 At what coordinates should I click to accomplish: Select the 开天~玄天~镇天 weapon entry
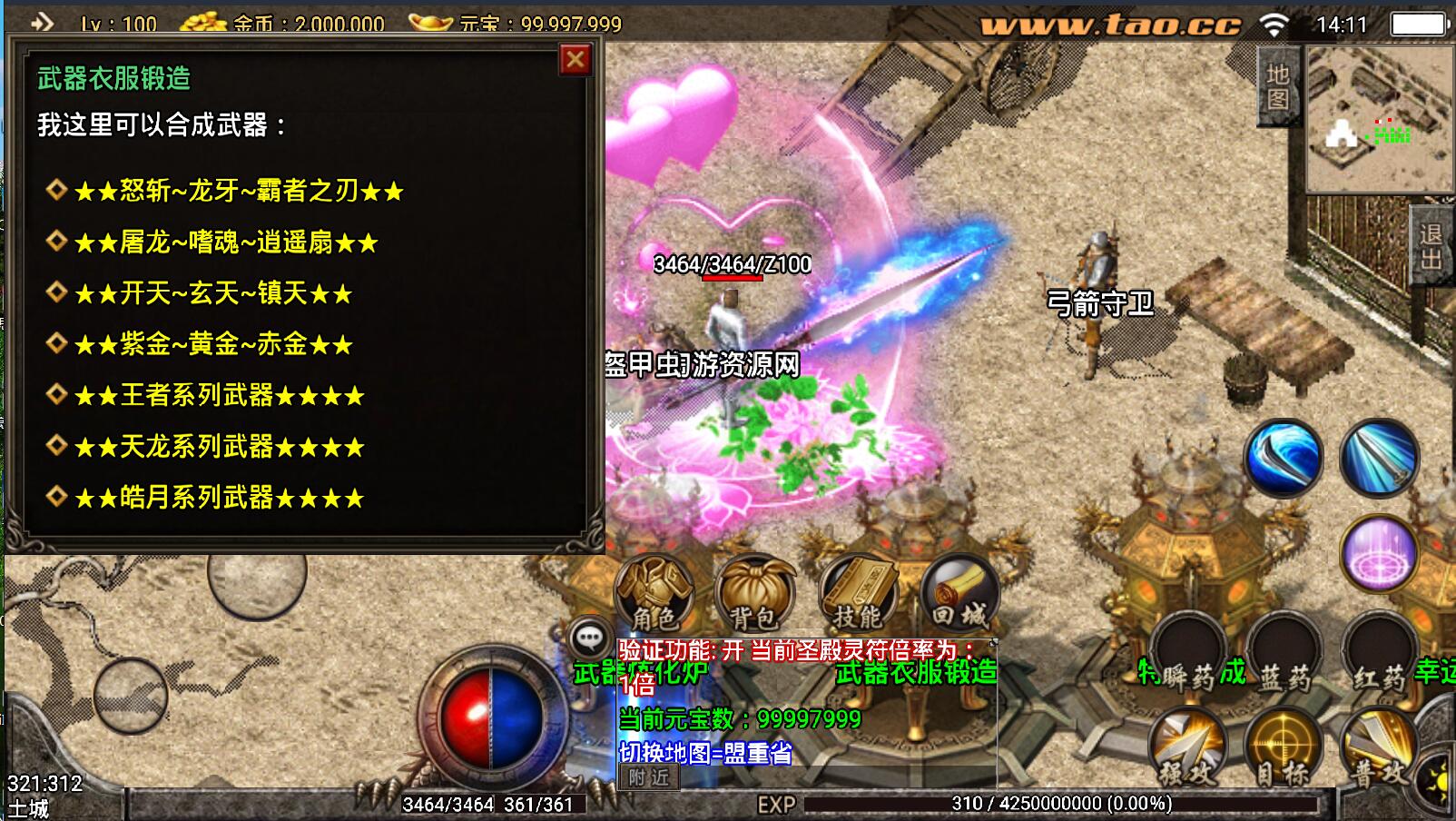pyautogui.click(x=212, y=293)
